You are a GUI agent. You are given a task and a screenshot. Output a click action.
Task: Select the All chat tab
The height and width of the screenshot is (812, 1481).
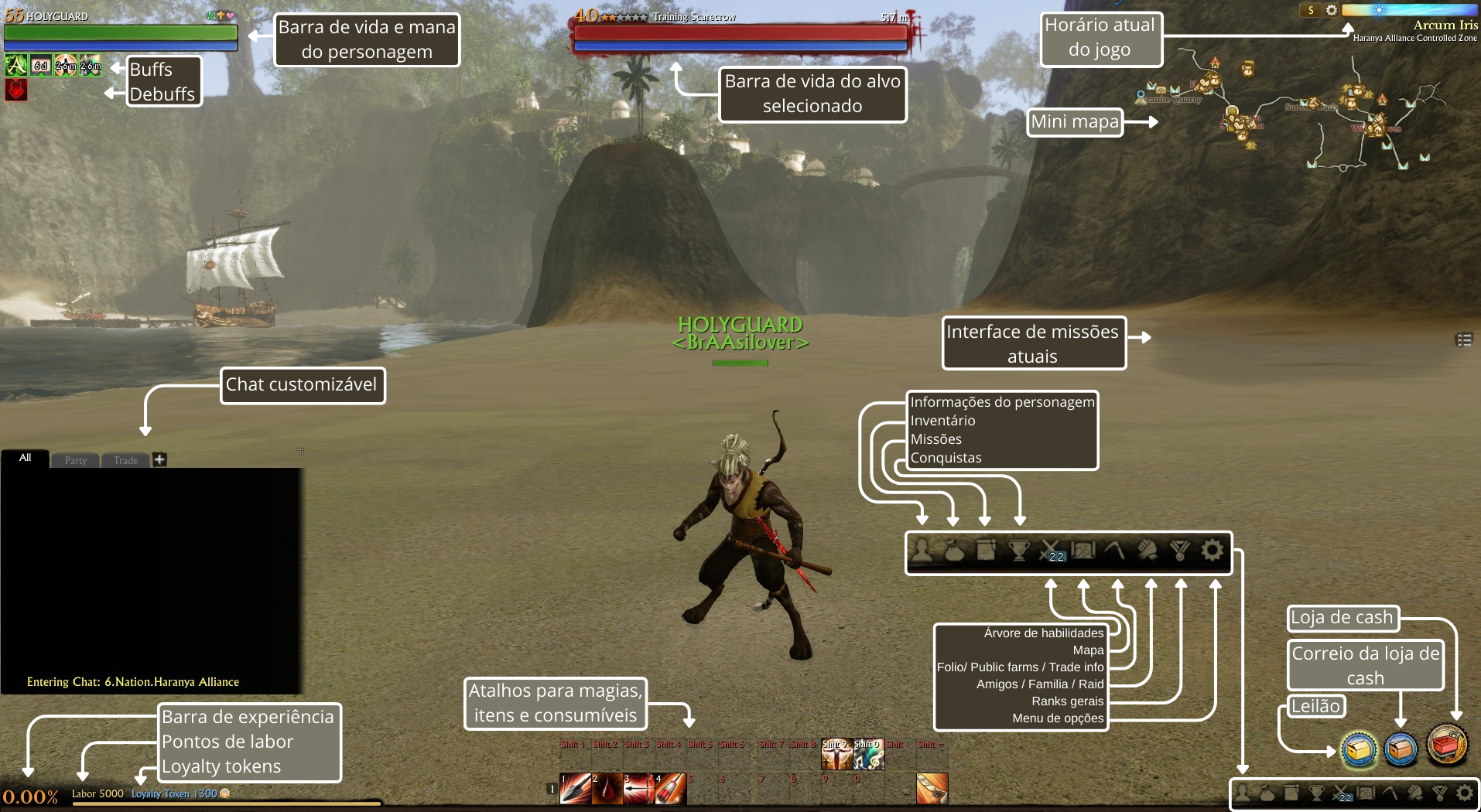tap(26, 458)
